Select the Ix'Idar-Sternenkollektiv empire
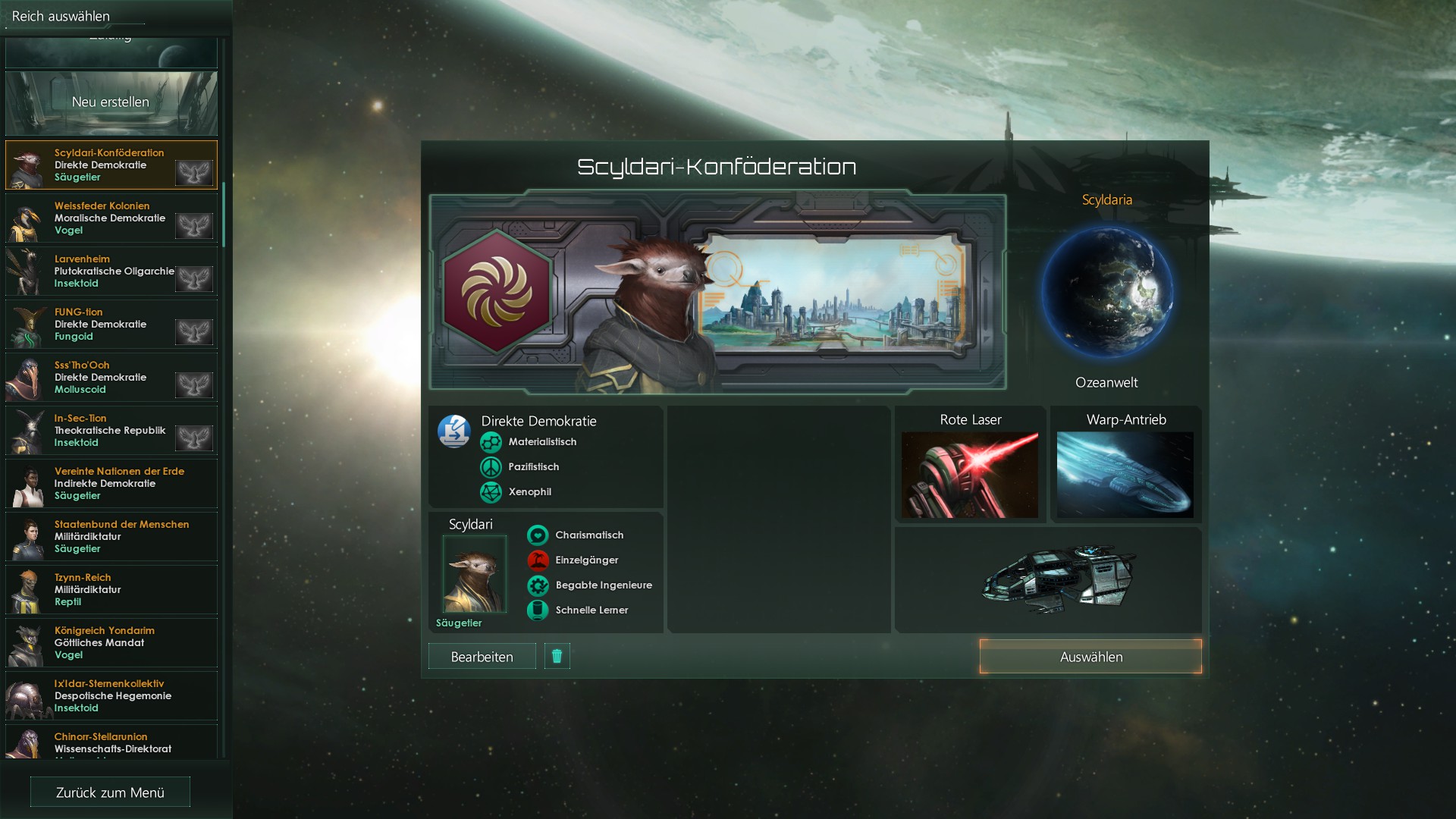The width and height of the screenshot is (1456, 819). pyautogui.click(x=111, y=695)
